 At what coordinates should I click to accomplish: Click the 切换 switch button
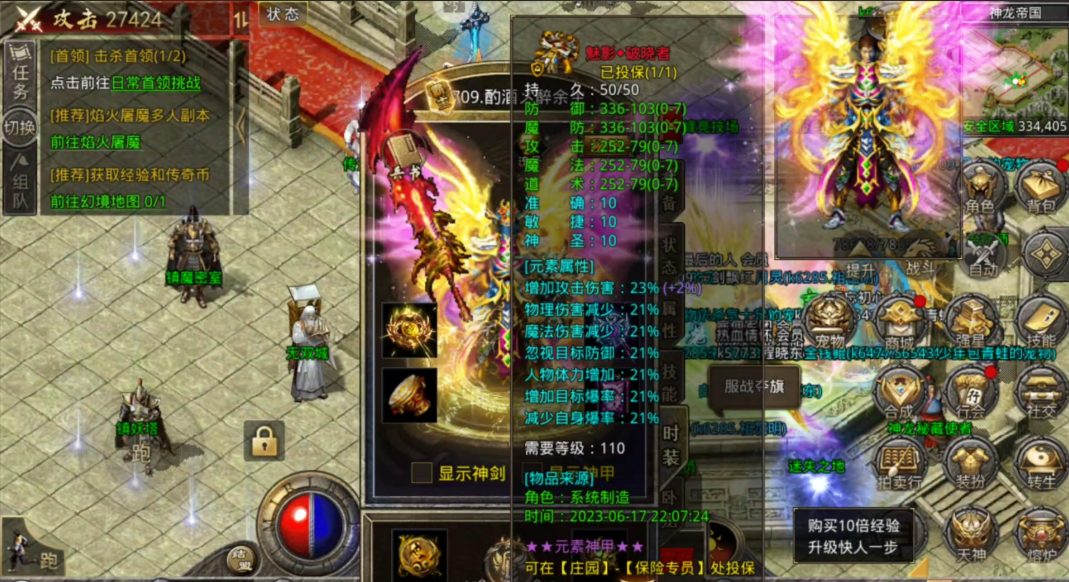click(20, 128)
